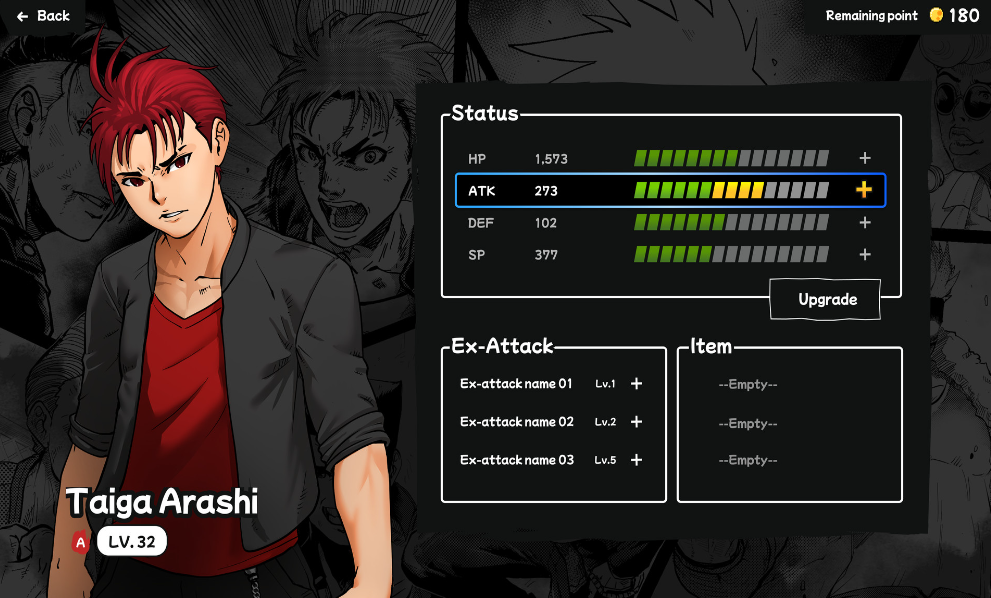Increase SP with its plus button

865,255
